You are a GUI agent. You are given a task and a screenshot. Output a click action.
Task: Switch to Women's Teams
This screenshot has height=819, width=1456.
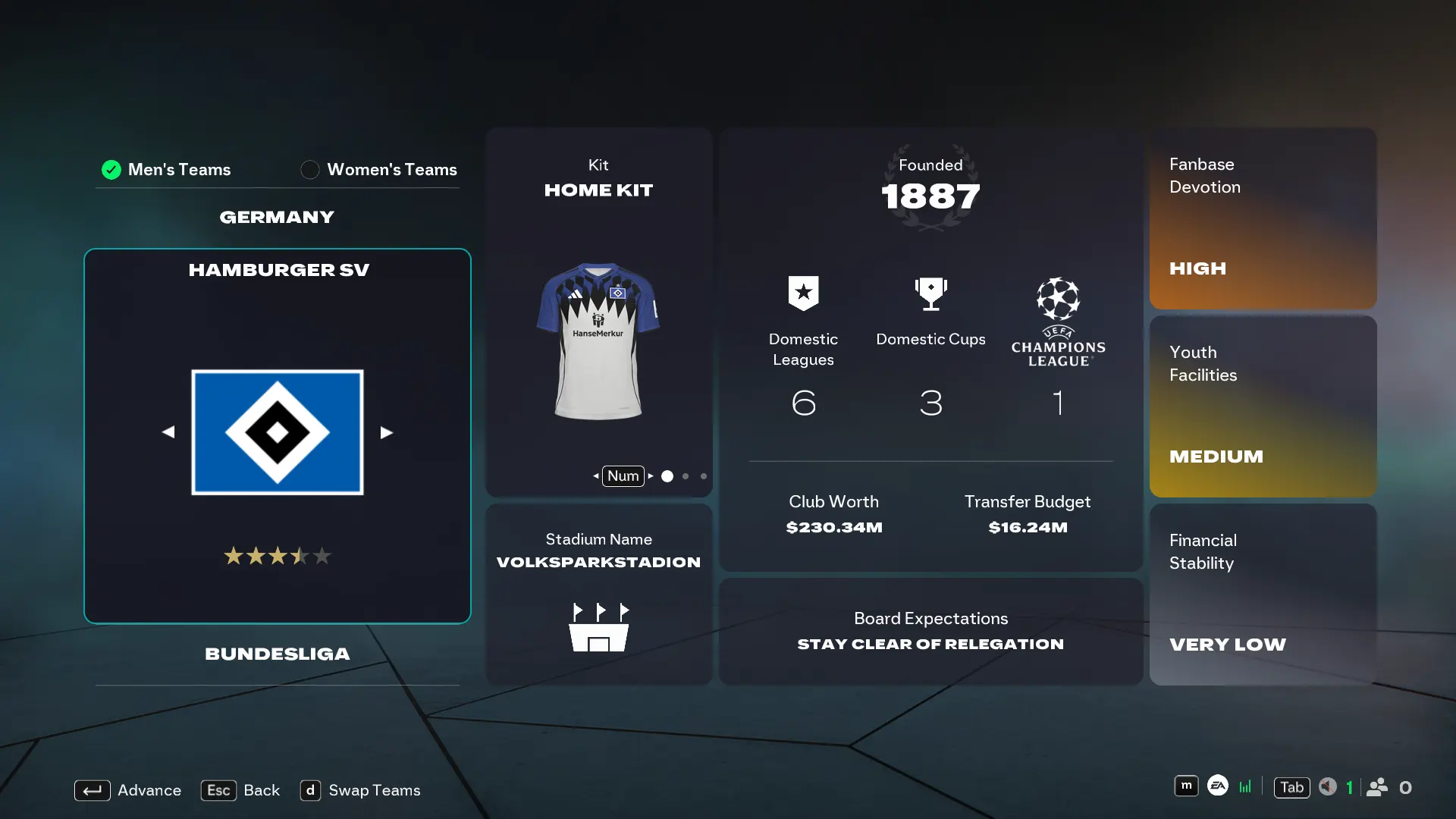(x=379, y=170)
